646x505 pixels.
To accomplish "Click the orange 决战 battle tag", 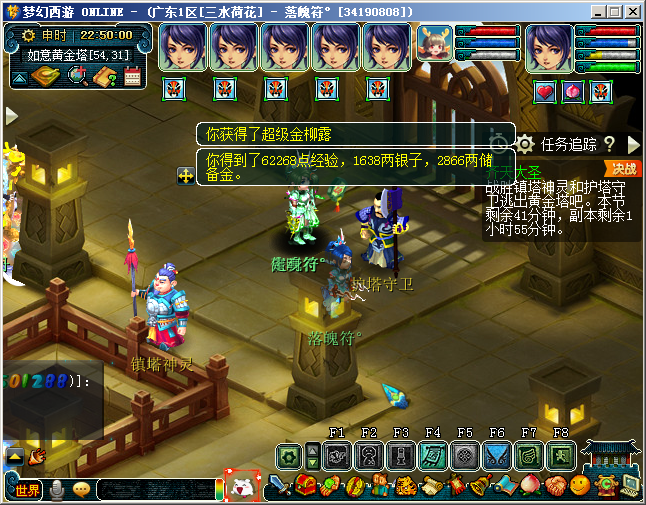I will (x=624, y=168).
